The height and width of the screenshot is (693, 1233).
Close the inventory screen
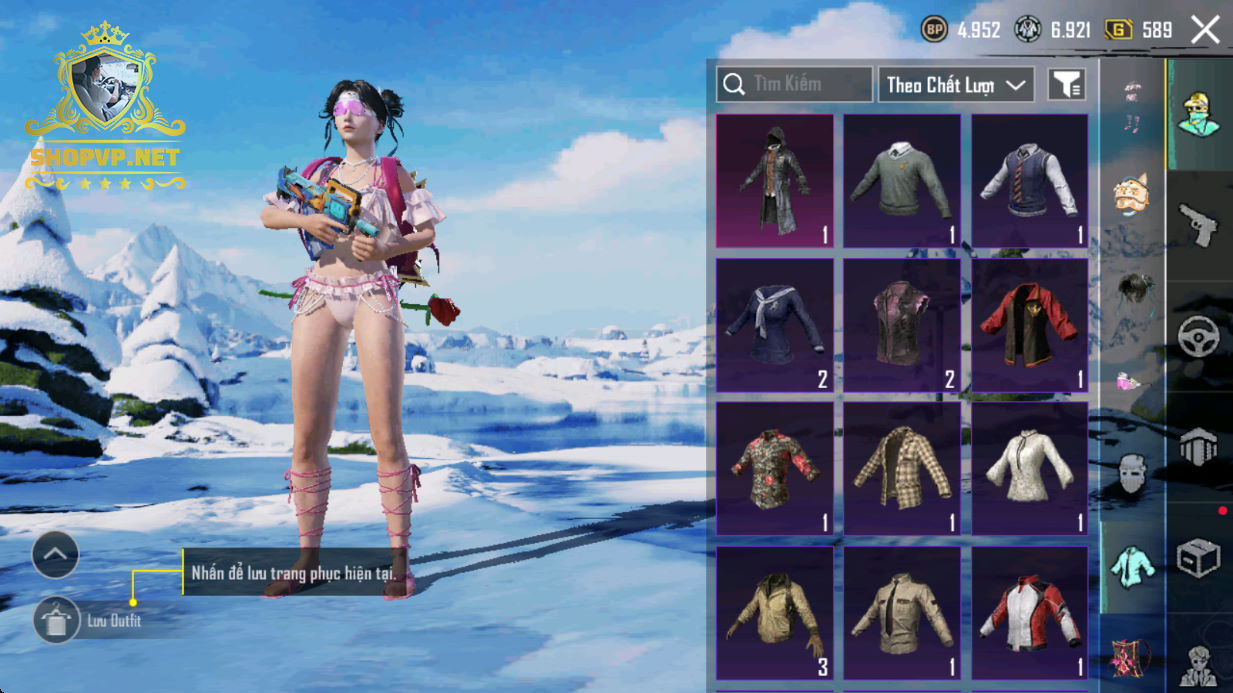tap(1205, 30)
